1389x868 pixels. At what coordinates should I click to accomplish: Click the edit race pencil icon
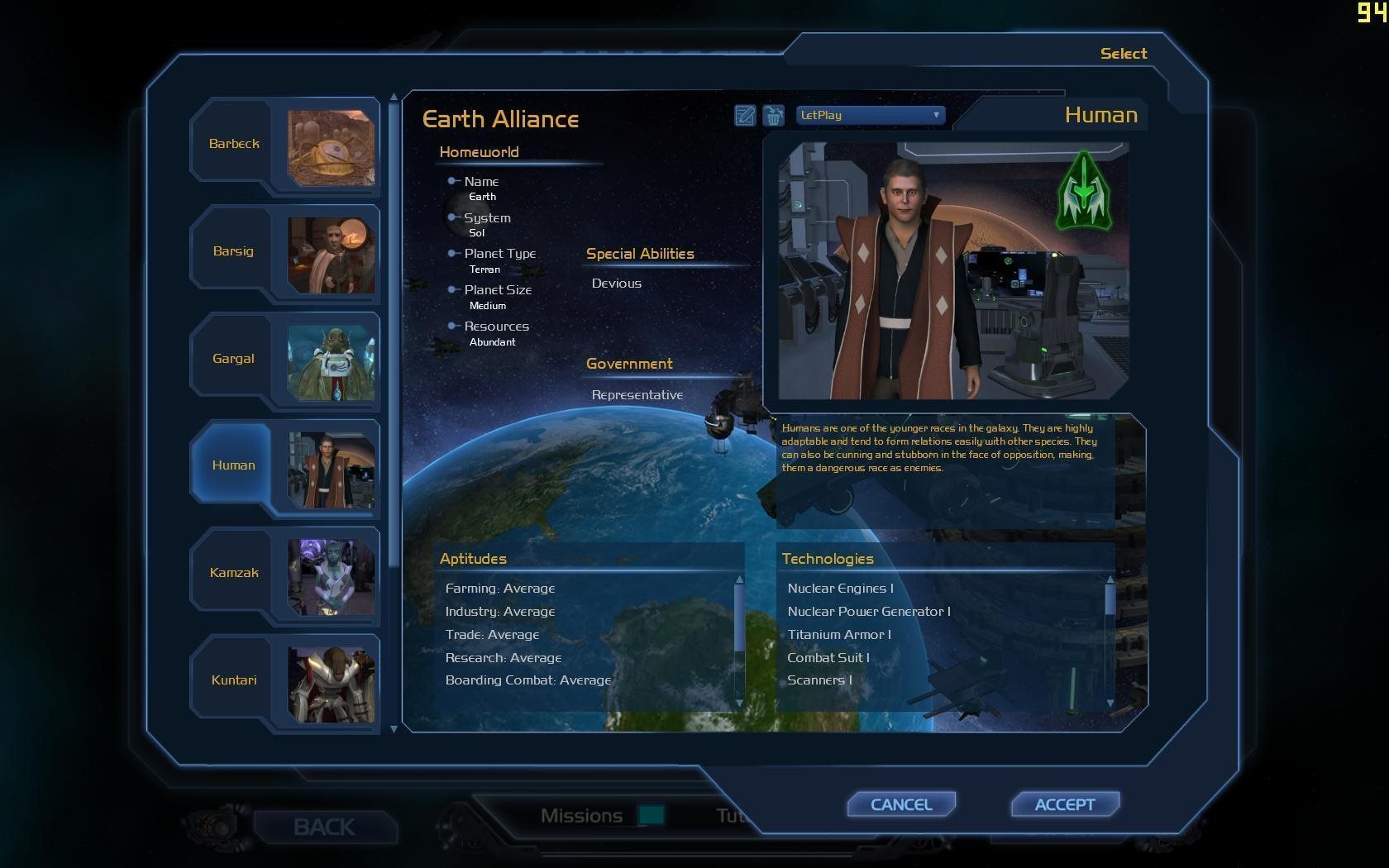[745, 116]
